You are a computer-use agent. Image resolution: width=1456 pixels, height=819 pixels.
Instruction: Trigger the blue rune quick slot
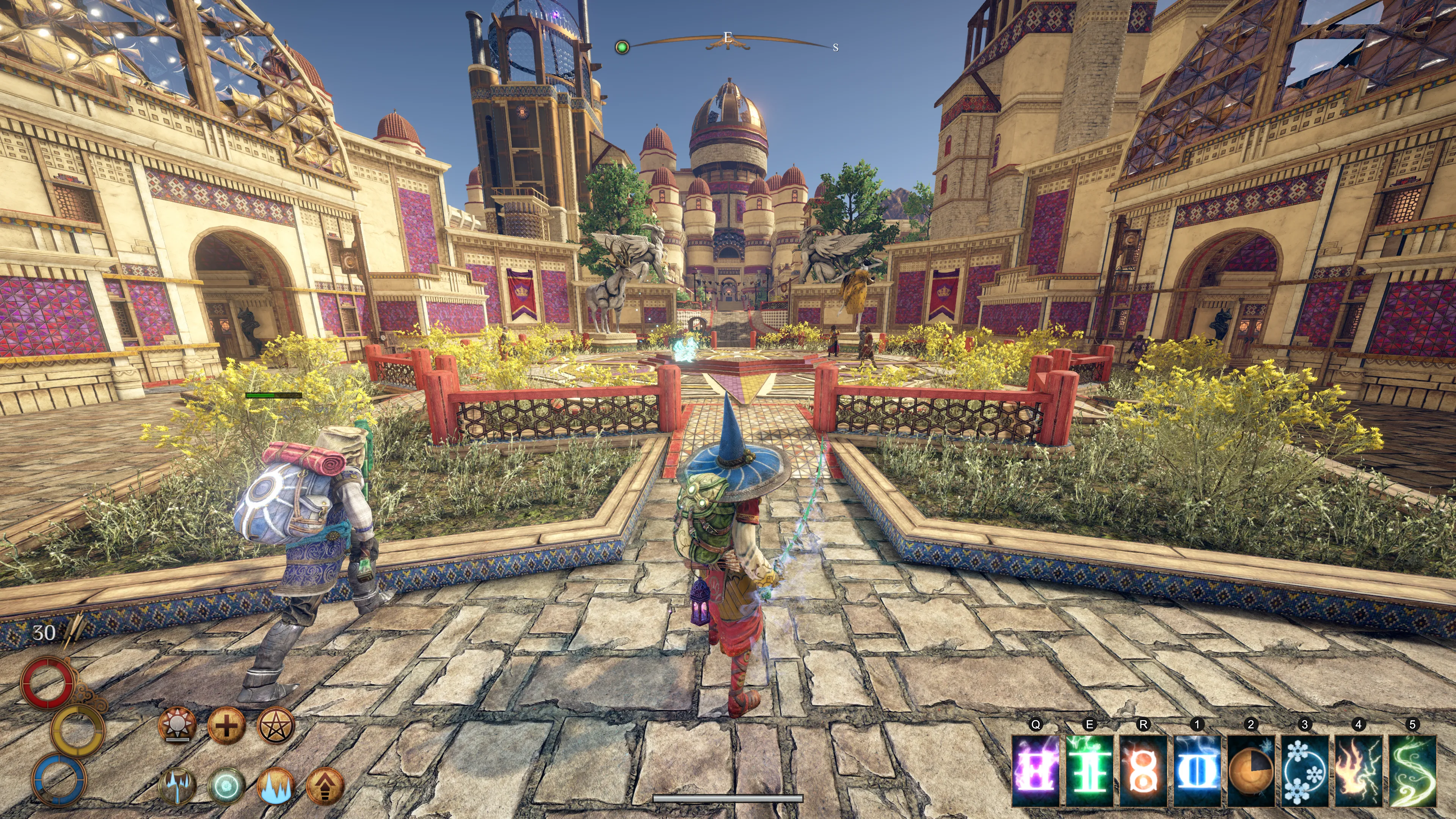click(x=1197, y=770)
